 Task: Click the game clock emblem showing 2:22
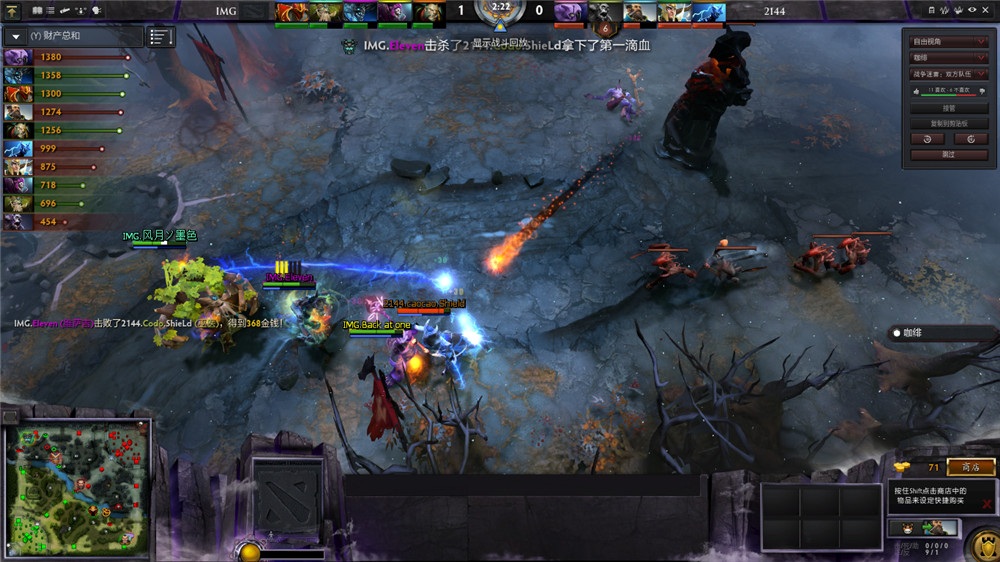click(499, 12)
